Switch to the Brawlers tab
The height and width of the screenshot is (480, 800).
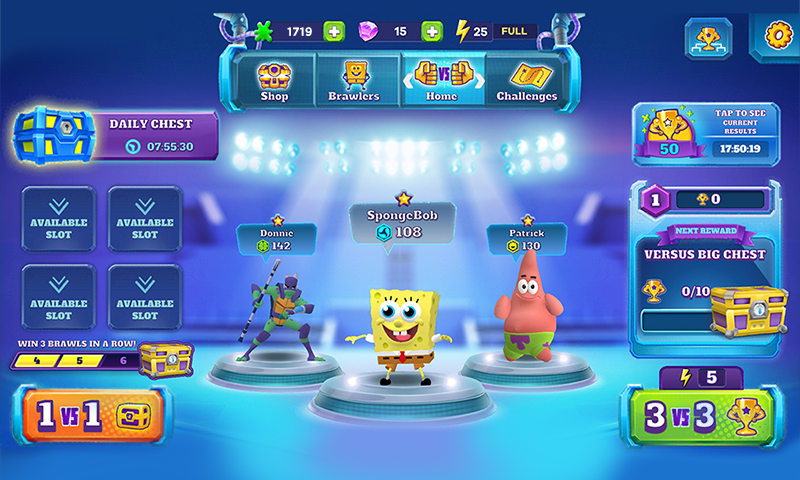click(355, 80)
